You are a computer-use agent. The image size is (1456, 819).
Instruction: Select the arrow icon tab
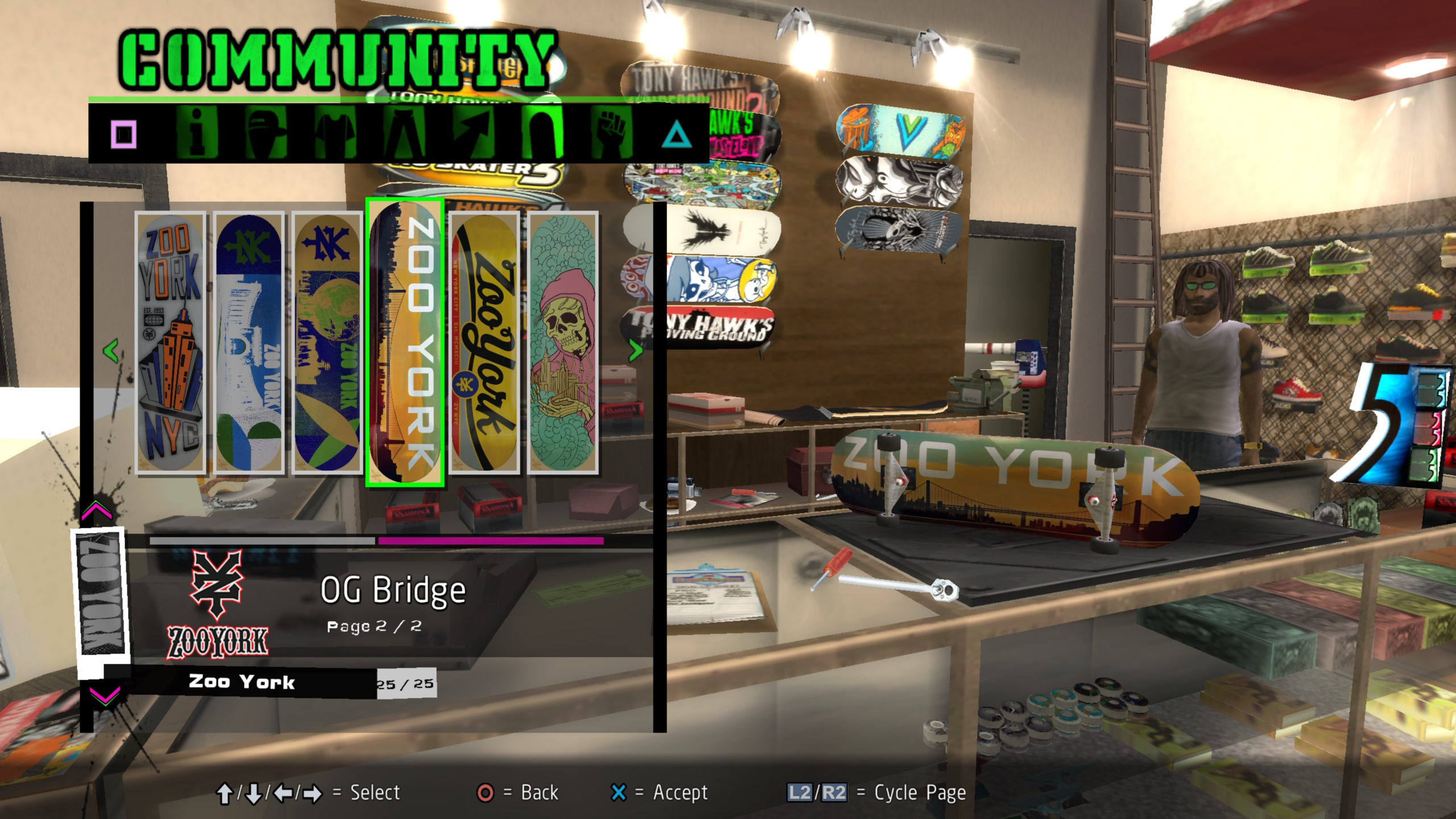[474, 134]
